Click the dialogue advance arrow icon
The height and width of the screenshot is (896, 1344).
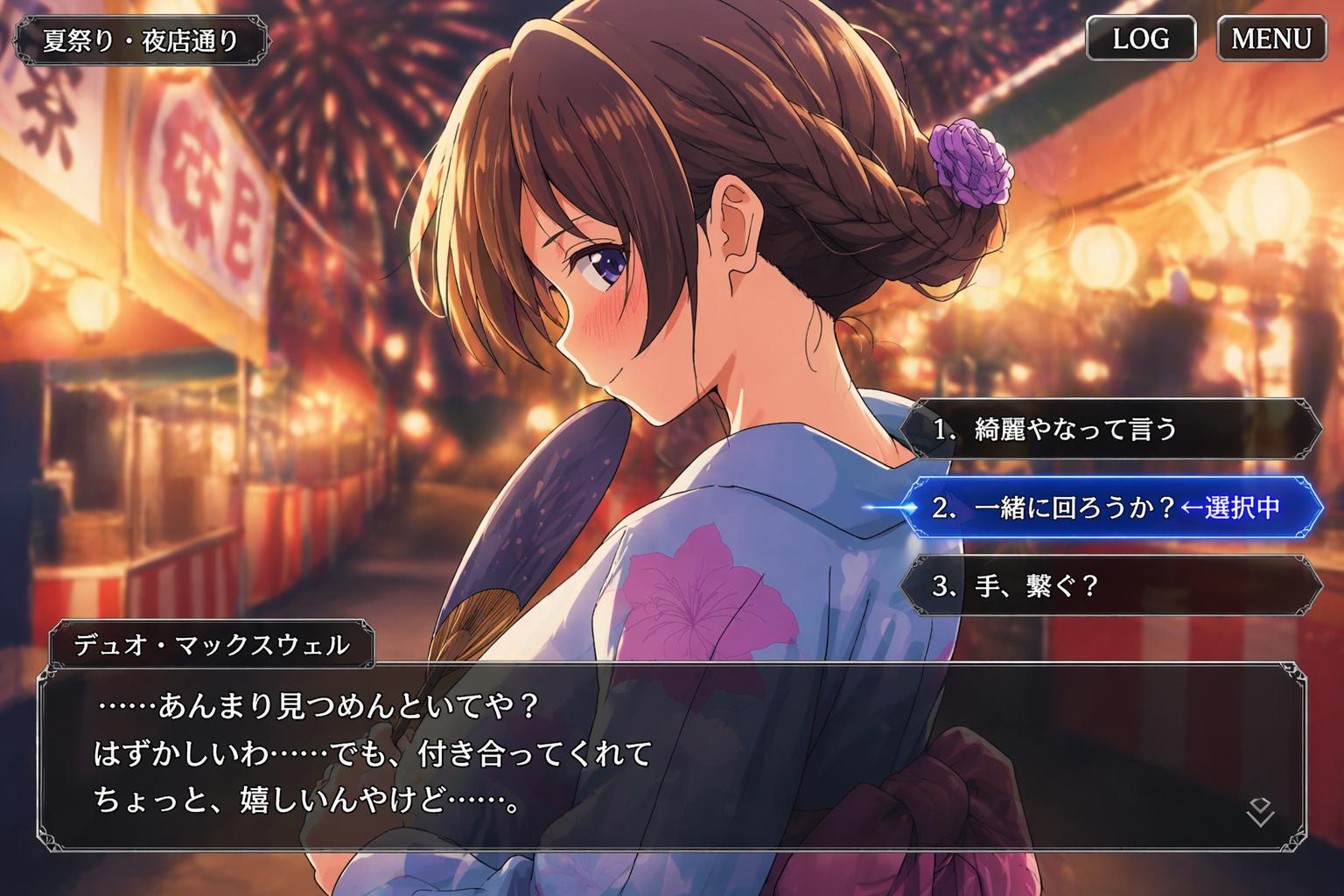[1259, 812]
